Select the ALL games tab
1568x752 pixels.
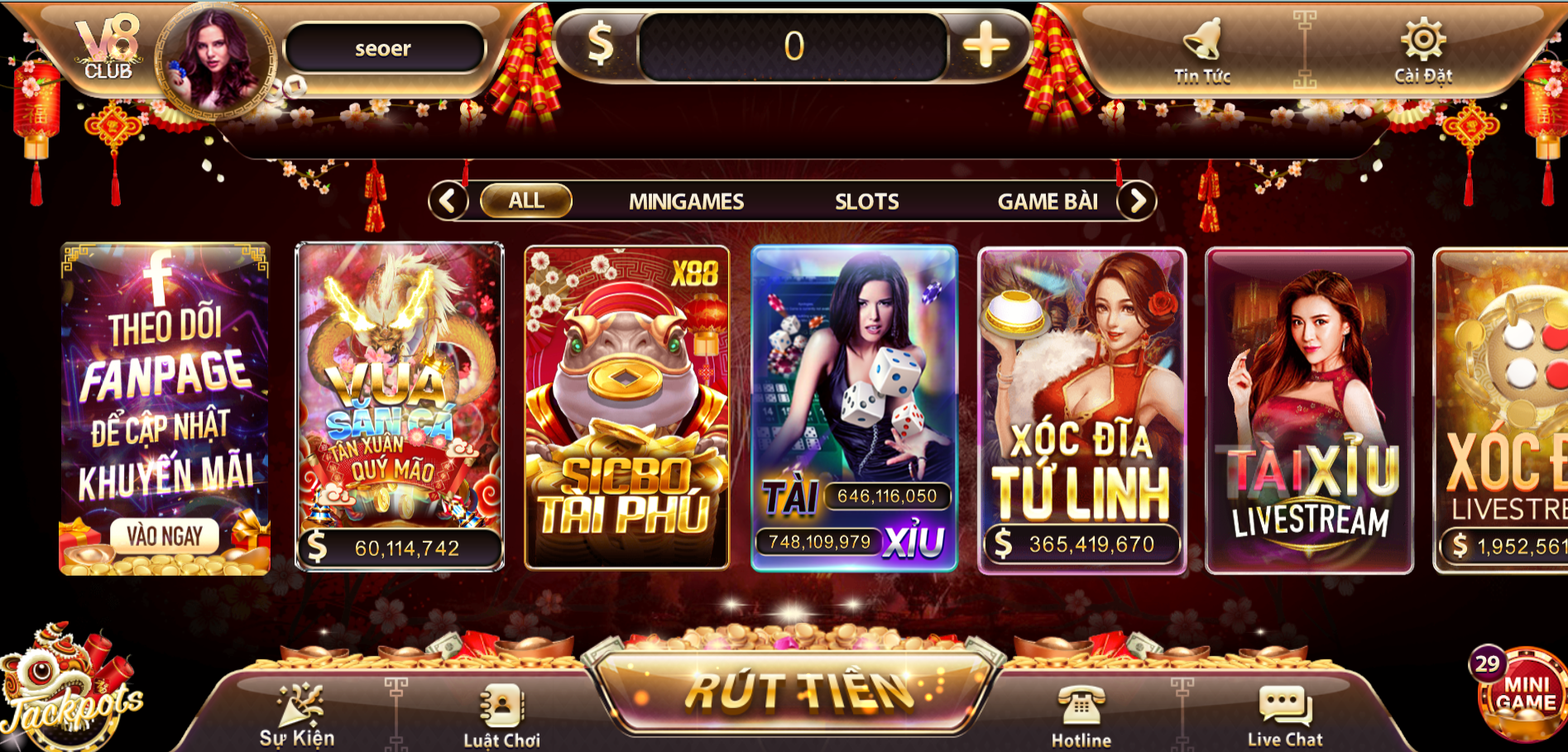(x=526, y=201)
